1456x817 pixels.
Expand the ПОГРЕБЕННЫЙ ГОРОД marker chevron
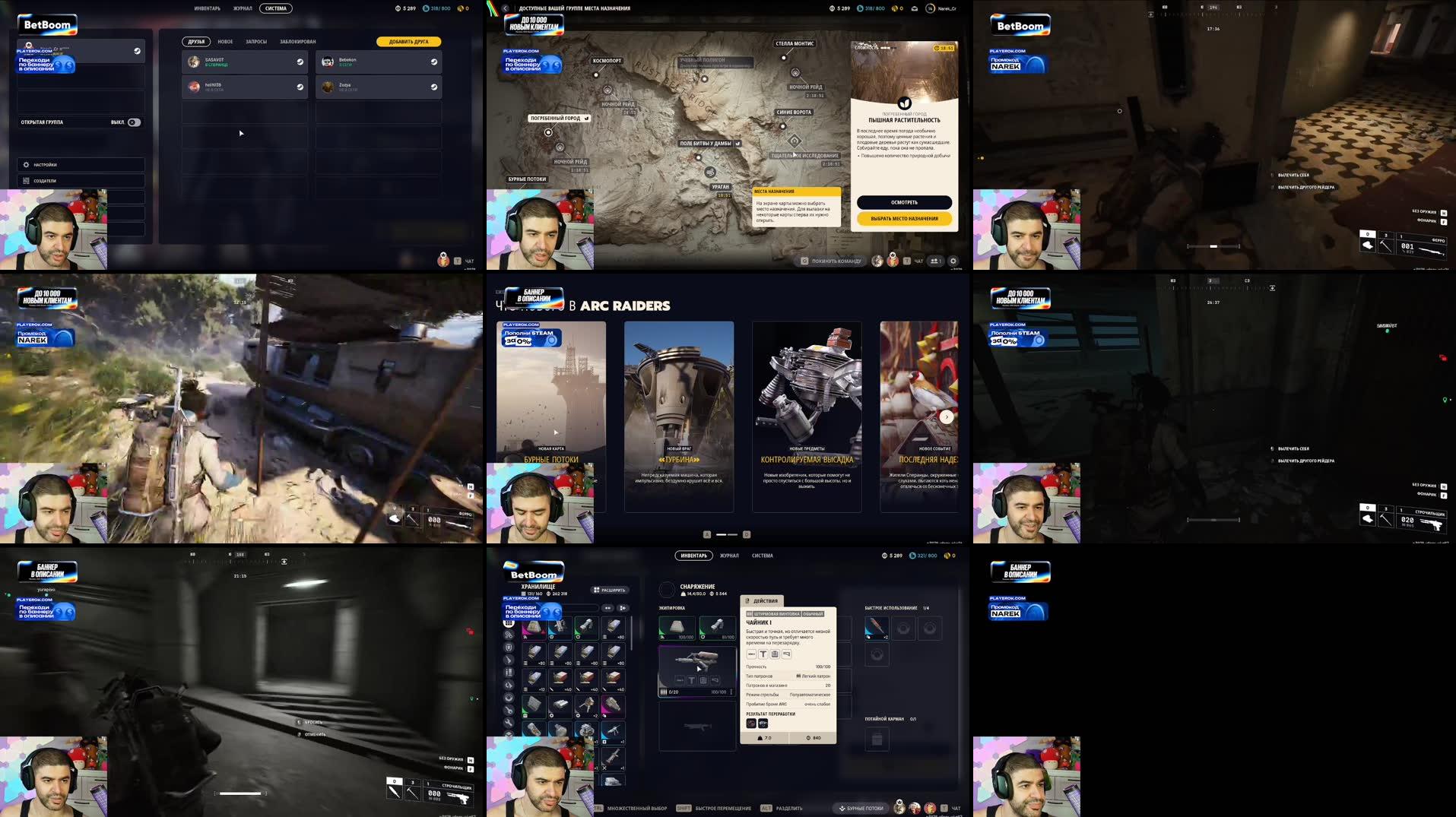(586, 119)
